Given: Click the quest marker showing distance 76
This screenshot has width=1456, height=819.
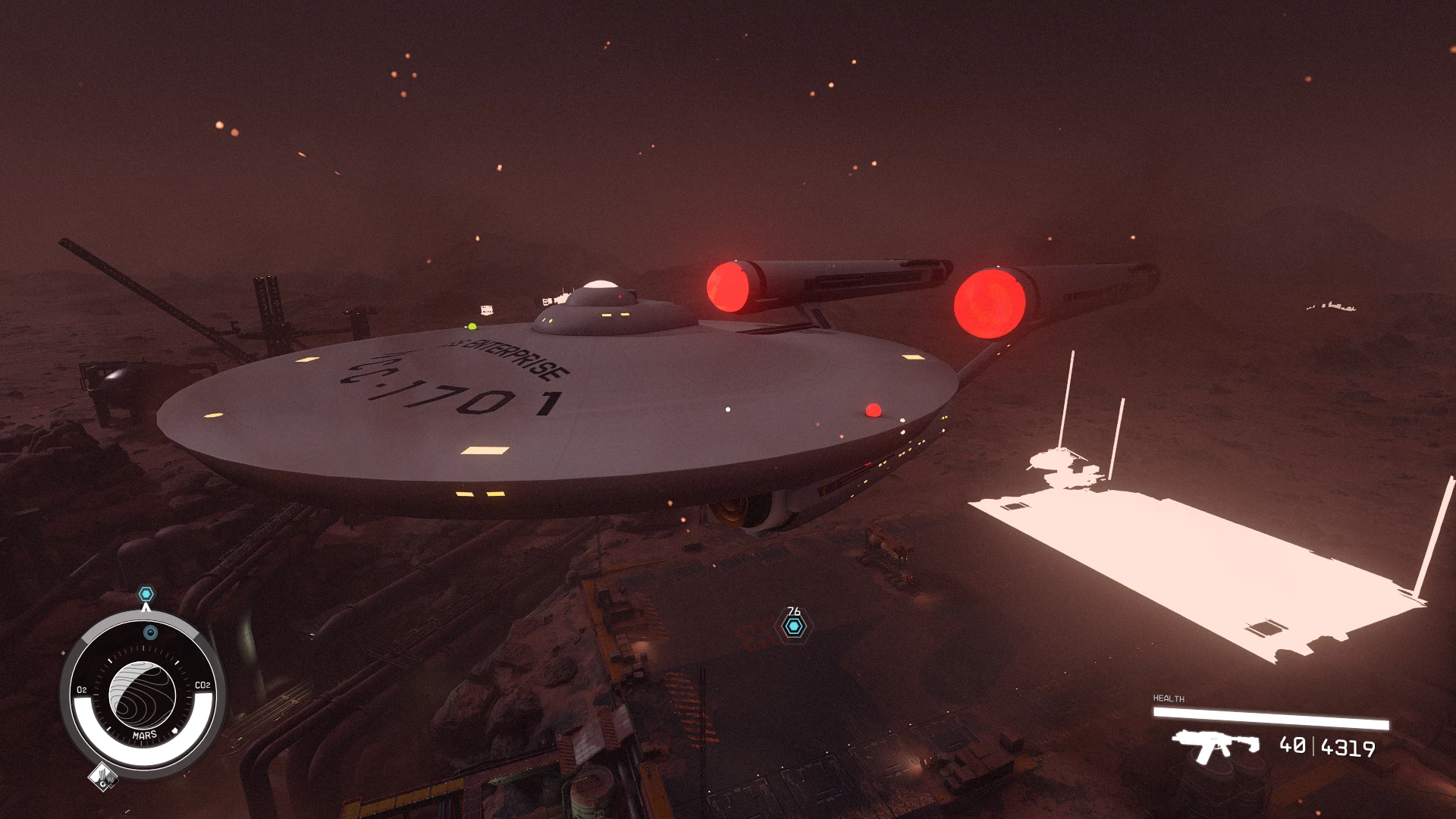Looking at the screenshot, I should click(x=794, y=626).
